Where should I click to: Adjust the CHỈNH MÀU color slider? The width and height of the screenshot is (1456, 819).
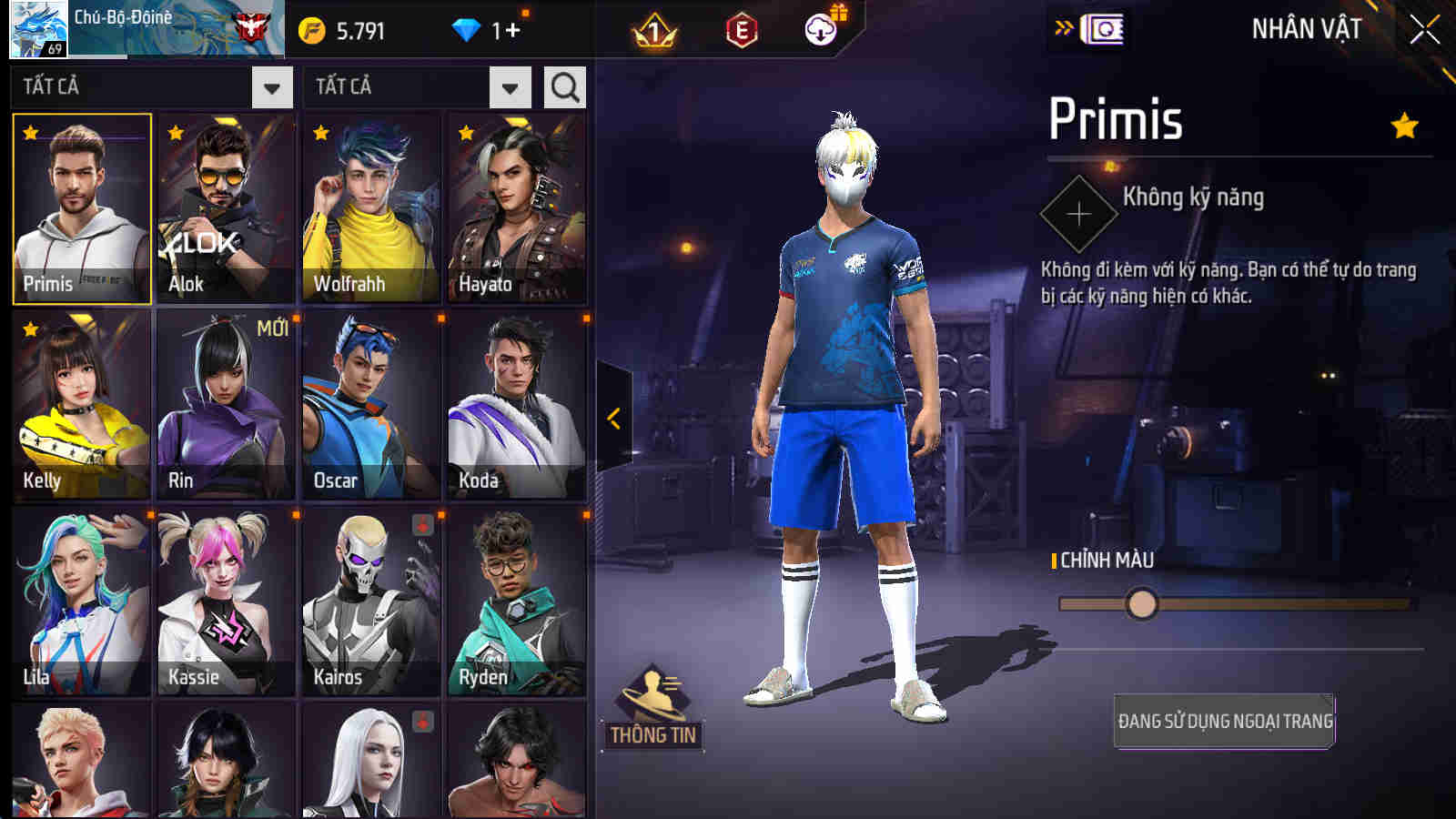point(1143,604)
